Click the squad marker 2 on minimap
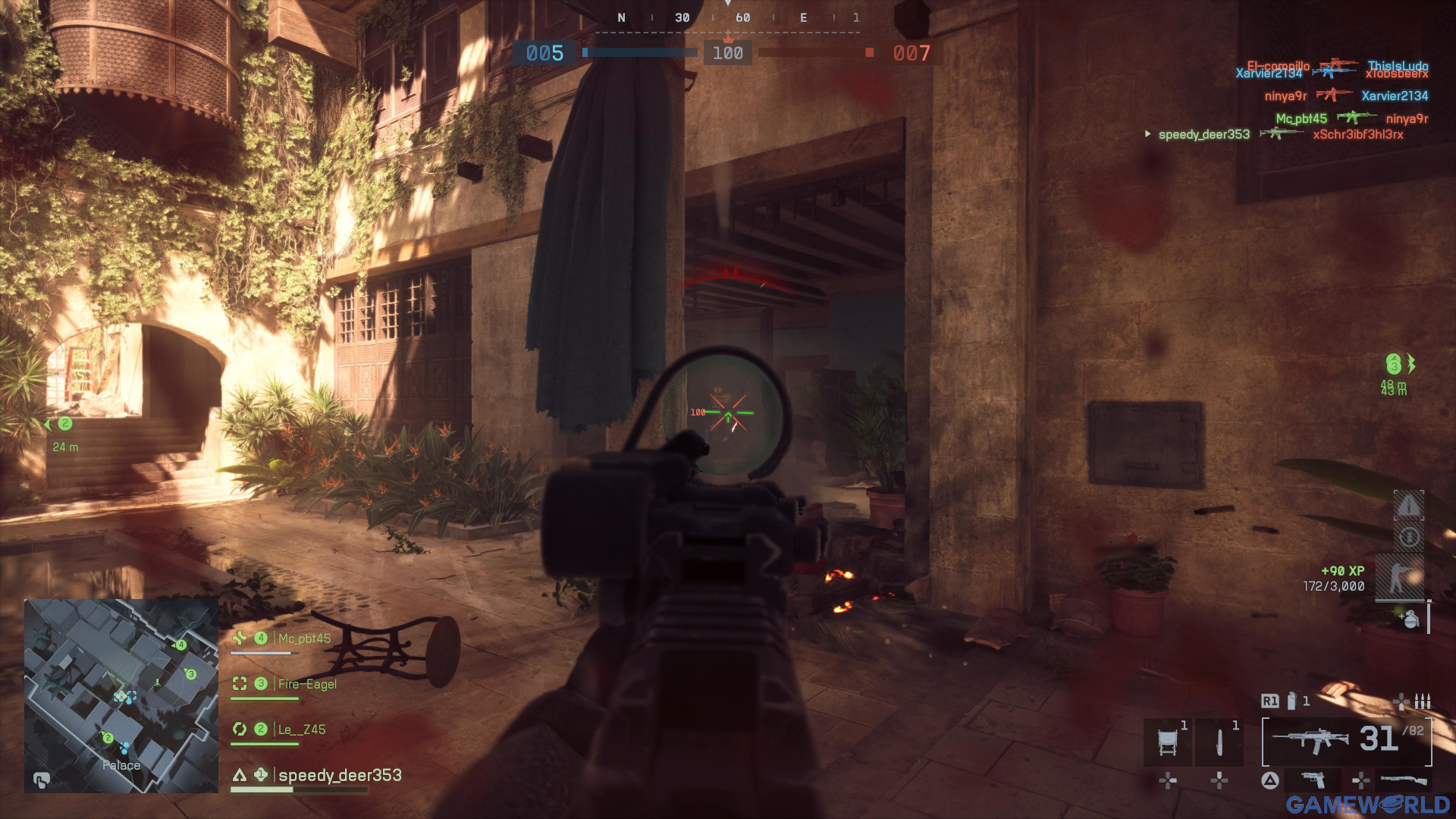1456x819 pixels. [108, 738]
